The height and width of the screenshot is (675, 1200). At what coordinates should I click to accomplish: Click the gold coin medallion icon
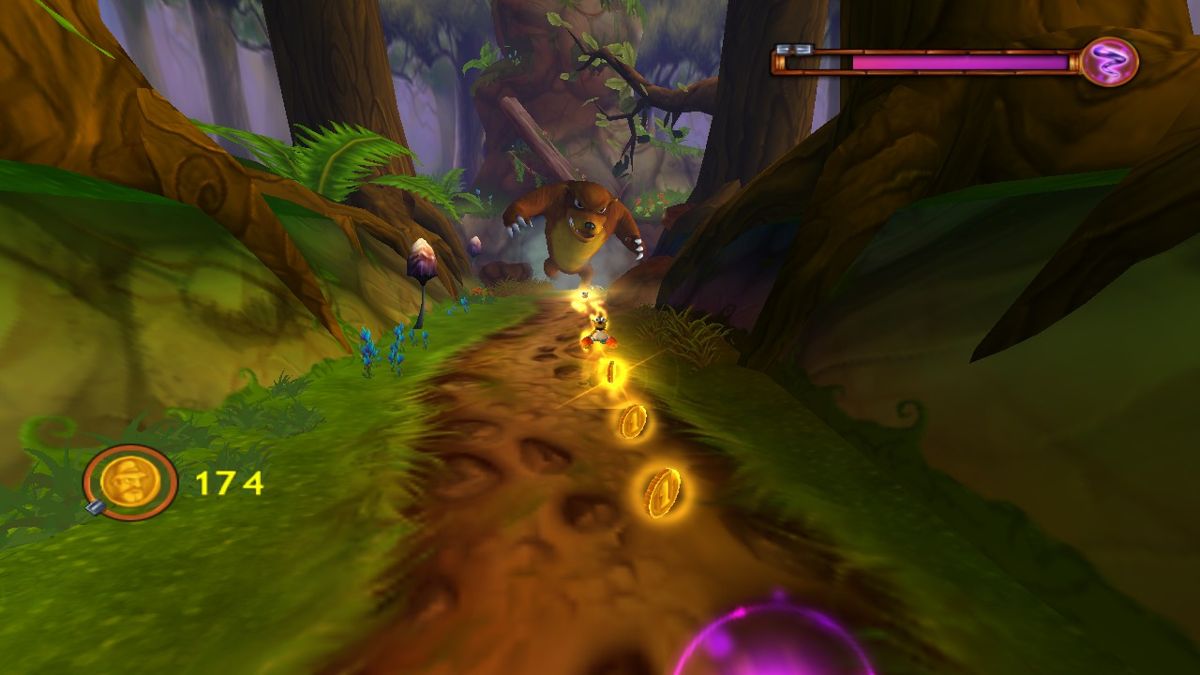click(x=131, y=482)
